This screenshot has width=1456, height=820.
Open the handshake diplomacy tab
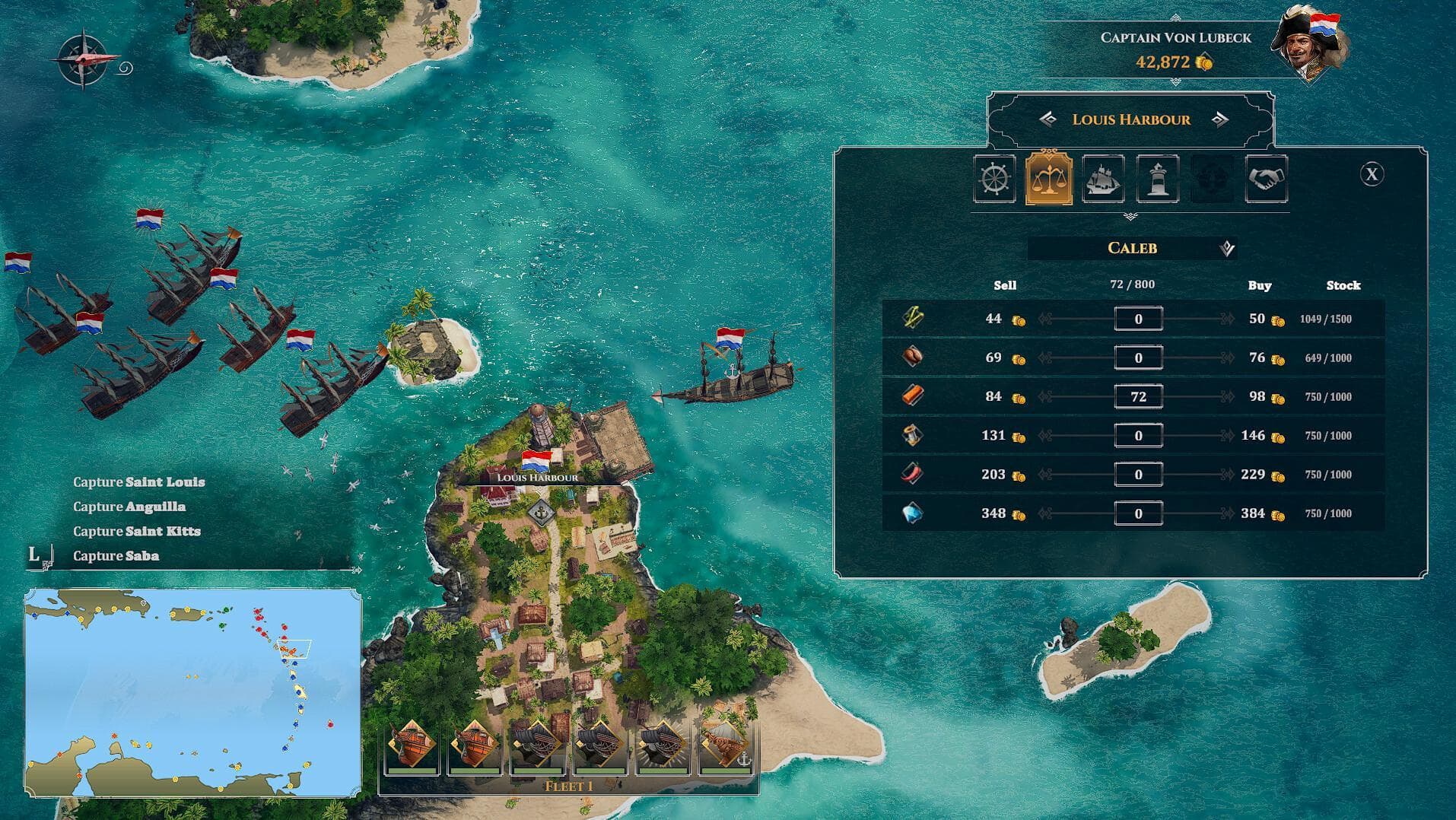click(x=1266, y=180)
